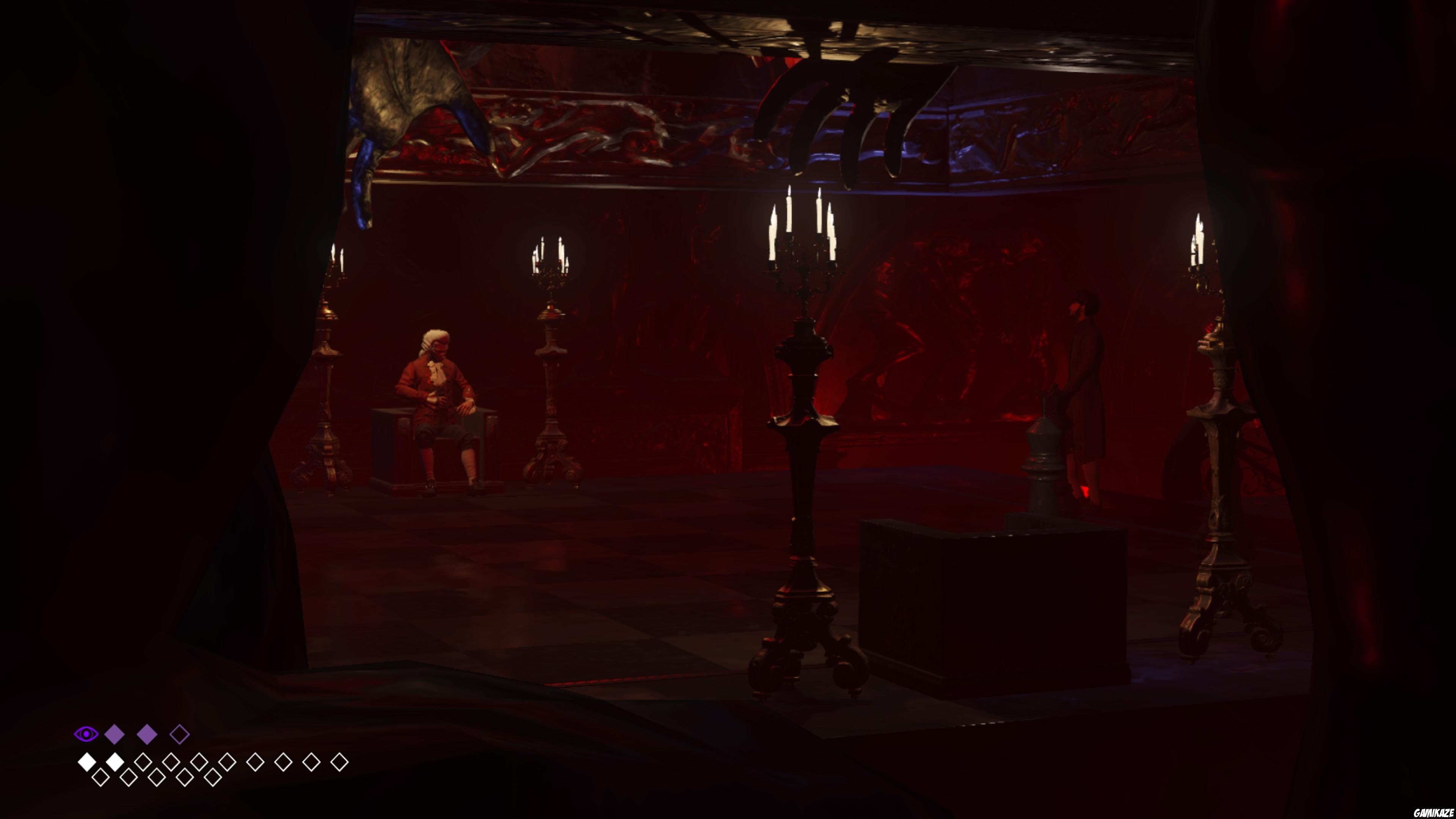Image resolution: width=1456 pixels, height=819 pixels.
Task: Click the tall candelabra in the foreground
Action: tap(803, 441)
